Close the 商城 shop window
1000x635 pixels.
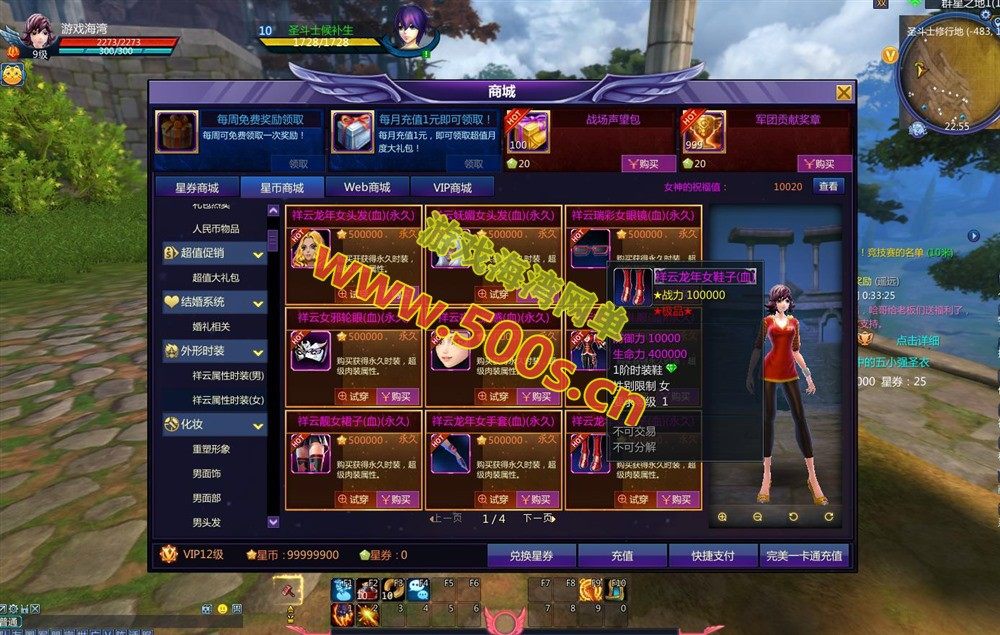pos(844,93)
